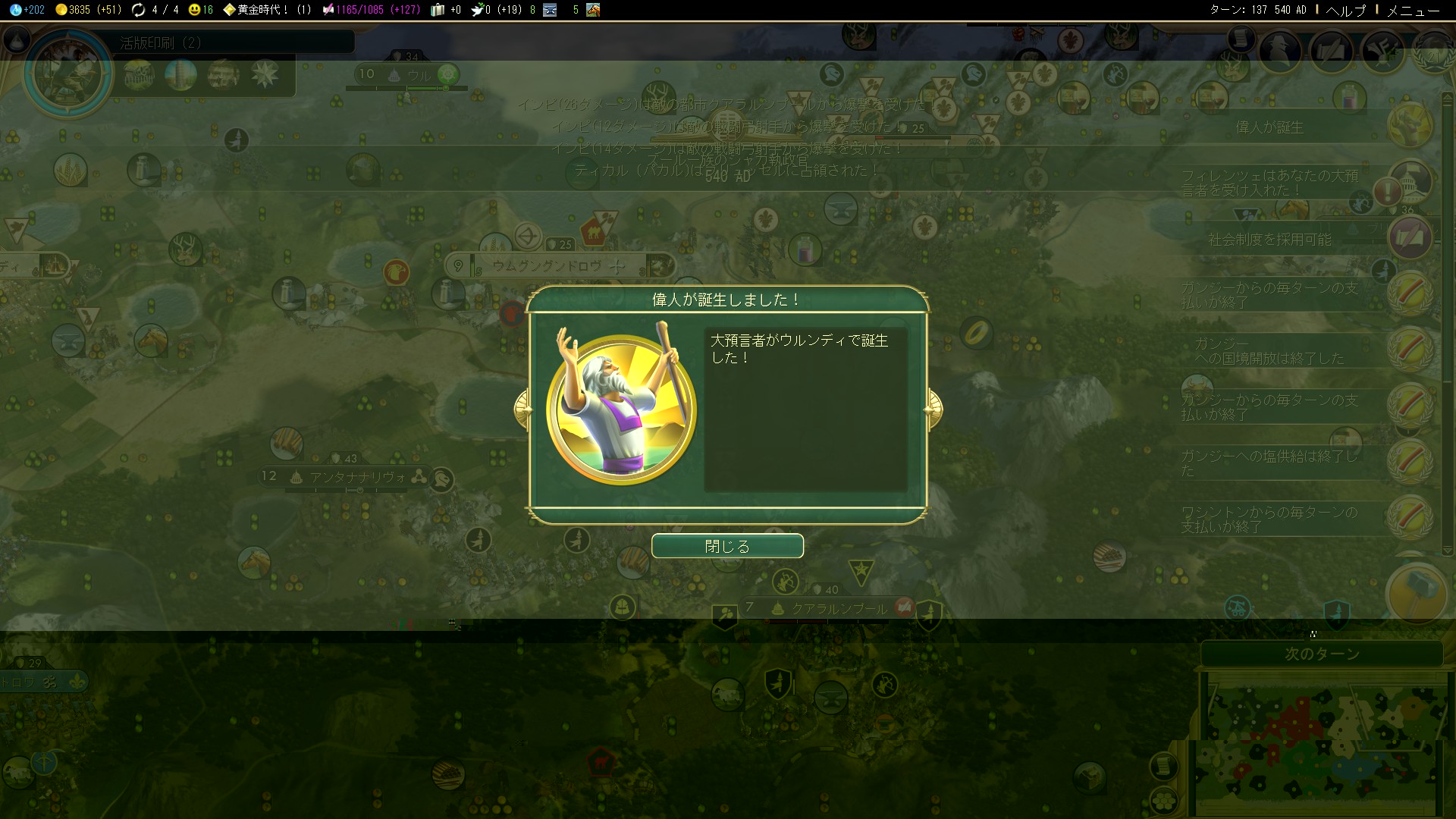Open the gold treasury readout in top bar
The image size is (1456, 819).
click(x=89, y=10)
